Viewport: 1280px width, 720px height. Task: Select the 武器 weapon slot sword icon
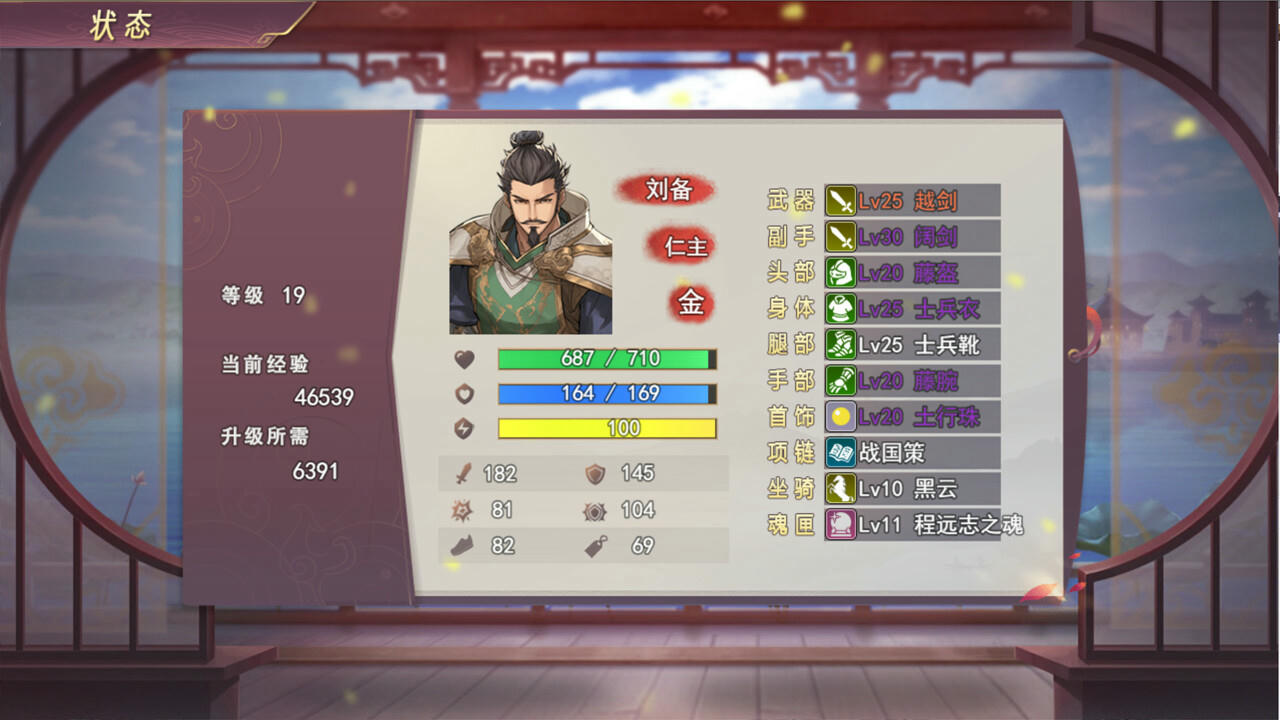[x=843, y=201]
